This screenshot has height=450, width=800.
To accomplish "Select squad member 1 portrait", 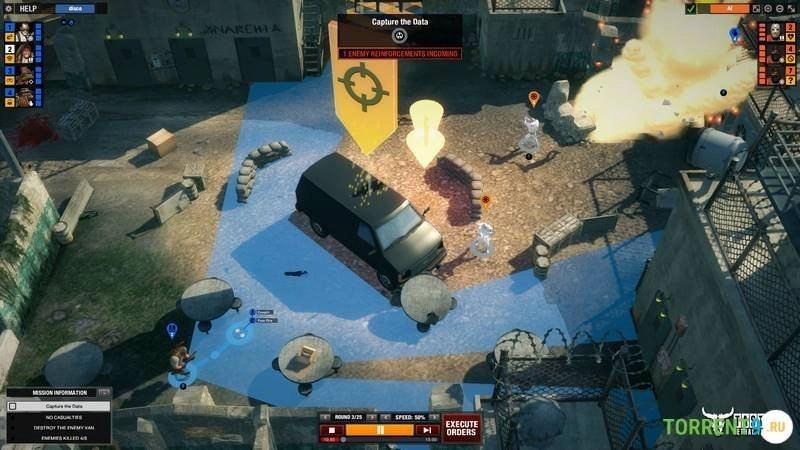I will [24, 31].
